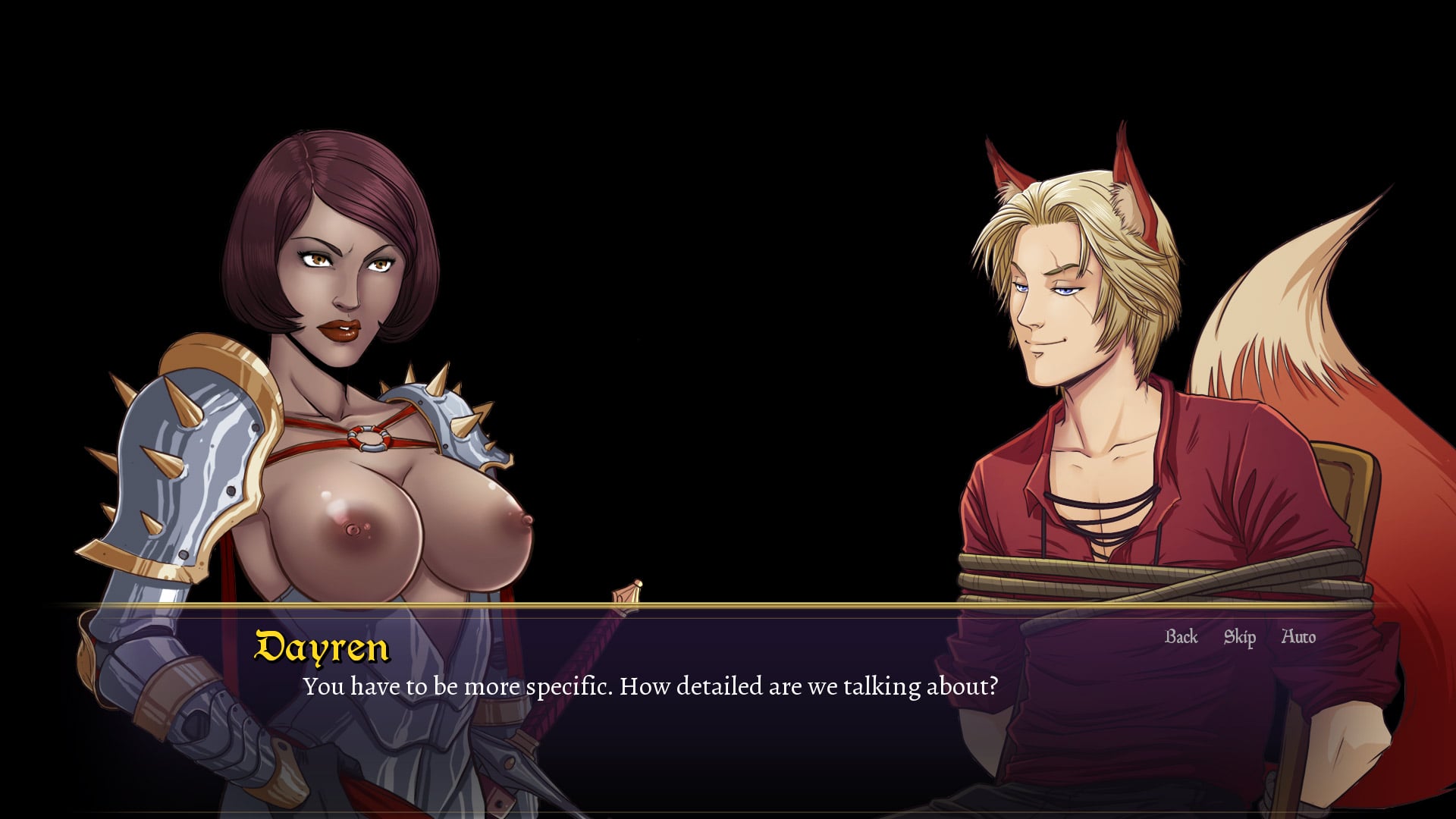The height and width of the screenshot is (819, 1456).
Task: Skip ahead through the dialogue
Action: [1239, 637]
